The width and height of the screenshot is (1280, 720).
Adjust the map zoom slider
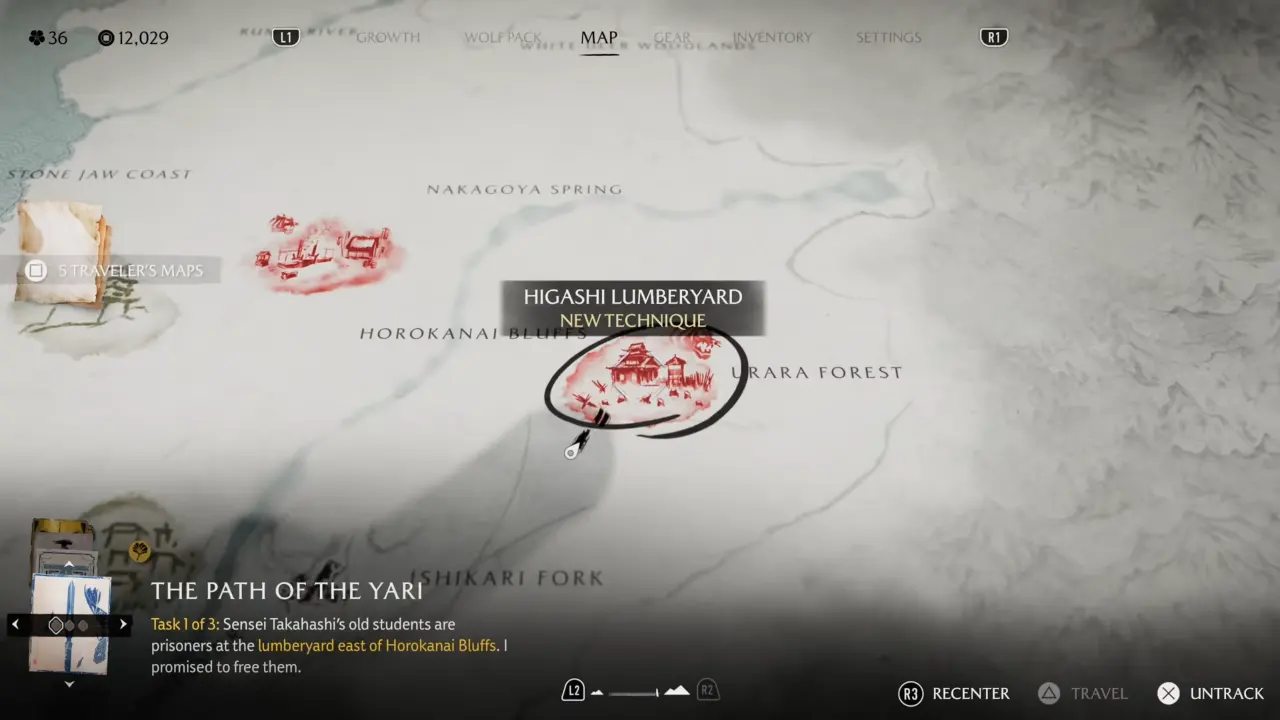(x=633, y=692)
